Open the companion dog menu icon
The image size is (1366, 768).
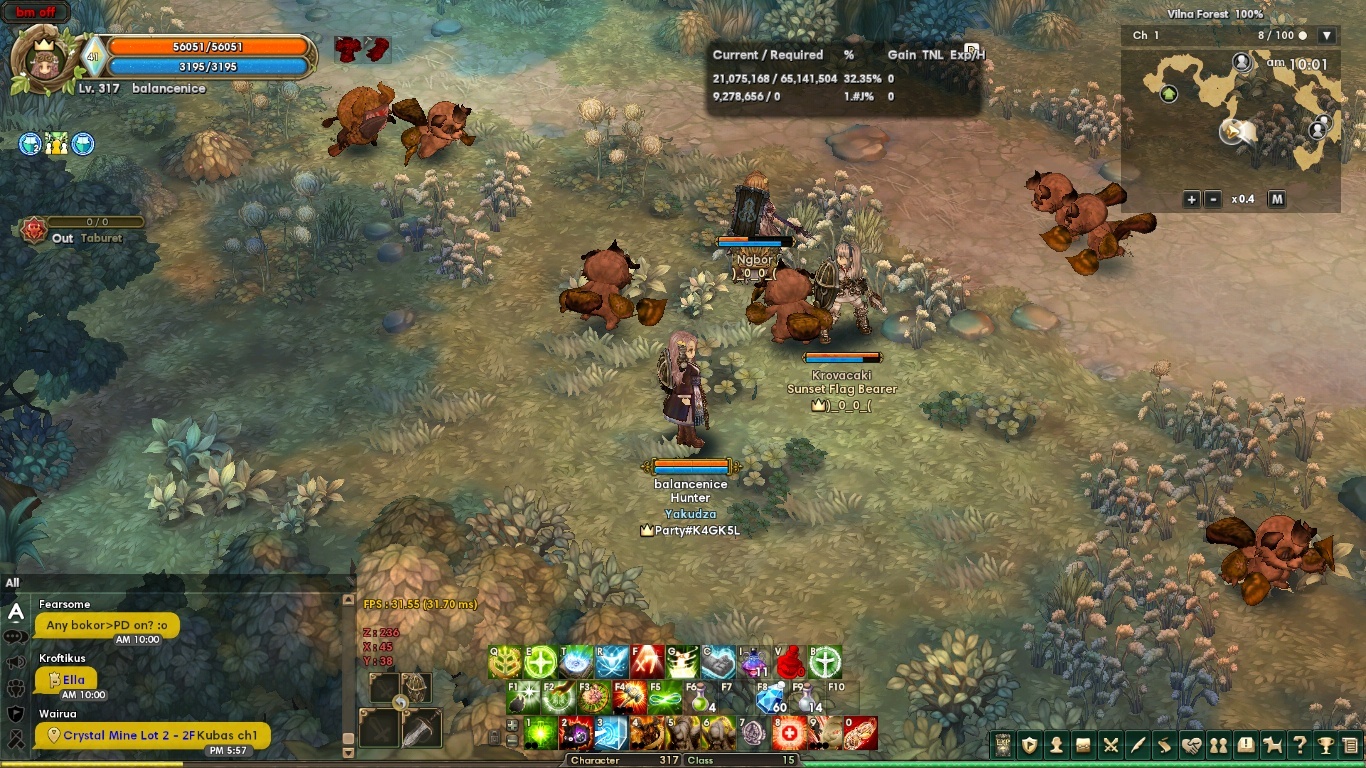coord(1272,745)
